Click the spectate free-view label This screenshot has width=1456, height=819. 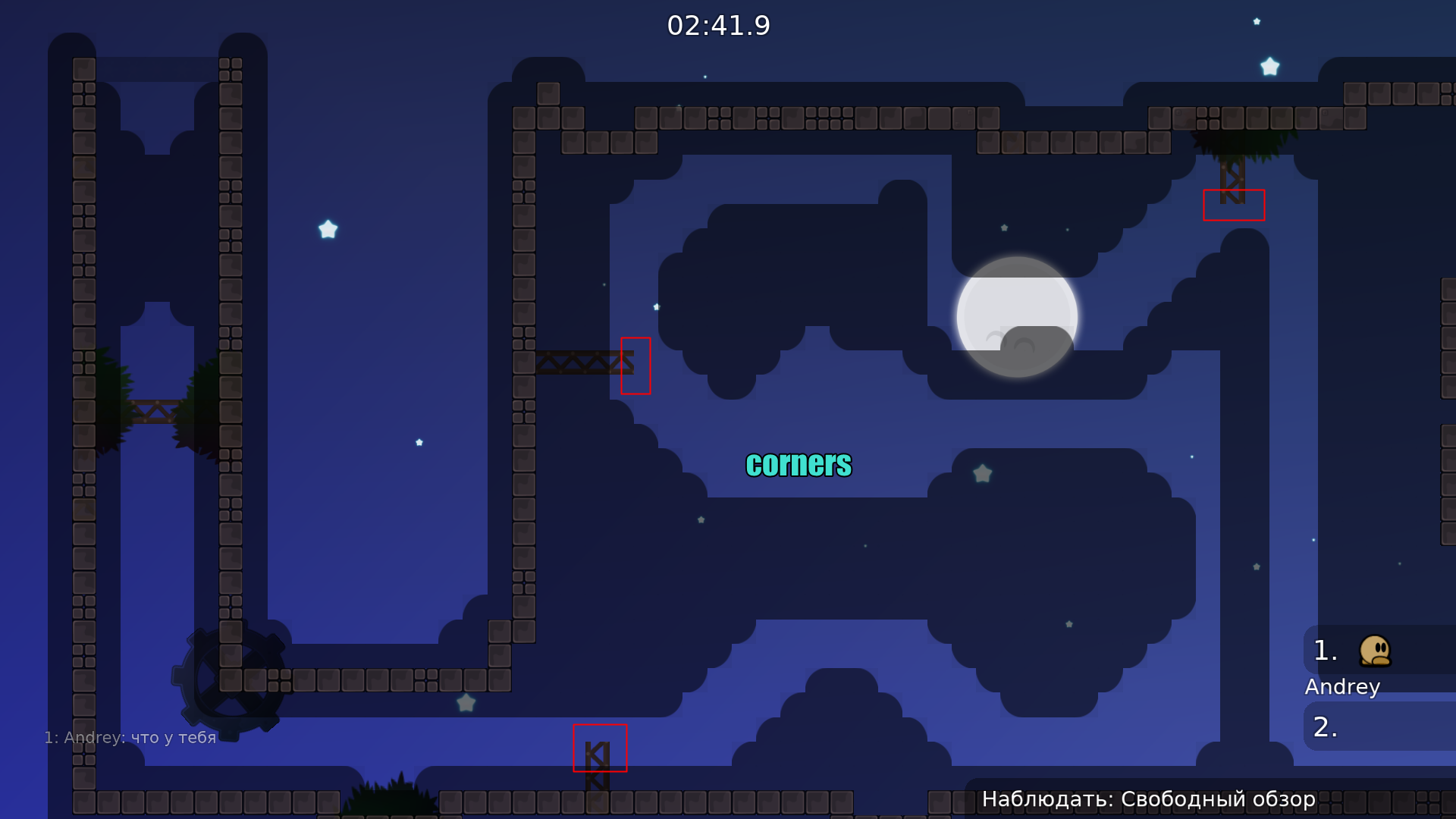coord(1148,799)
